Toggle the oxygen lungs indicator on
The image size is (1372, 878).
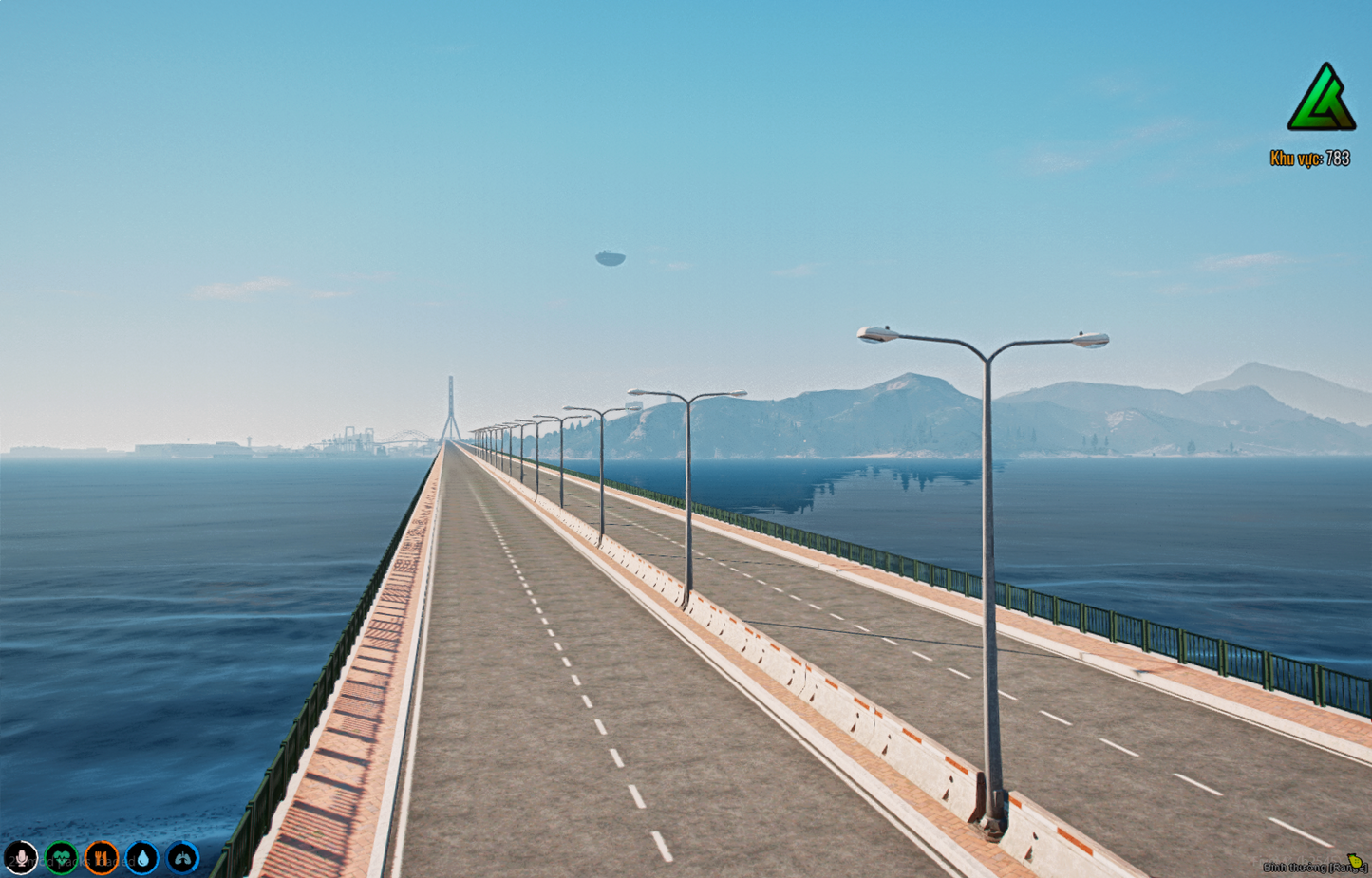coord(182,857)
